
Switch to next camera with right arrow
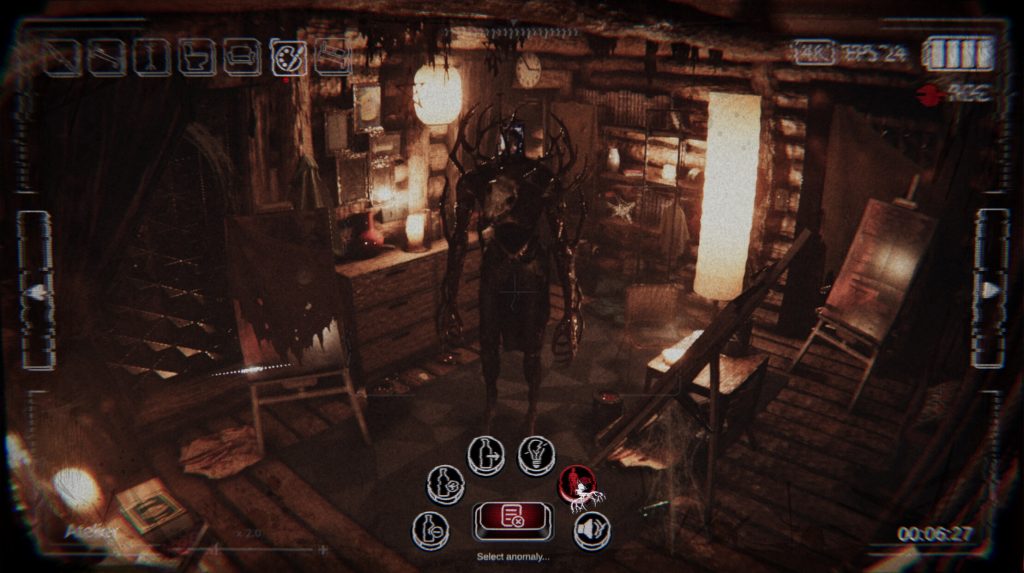(991, 290)
